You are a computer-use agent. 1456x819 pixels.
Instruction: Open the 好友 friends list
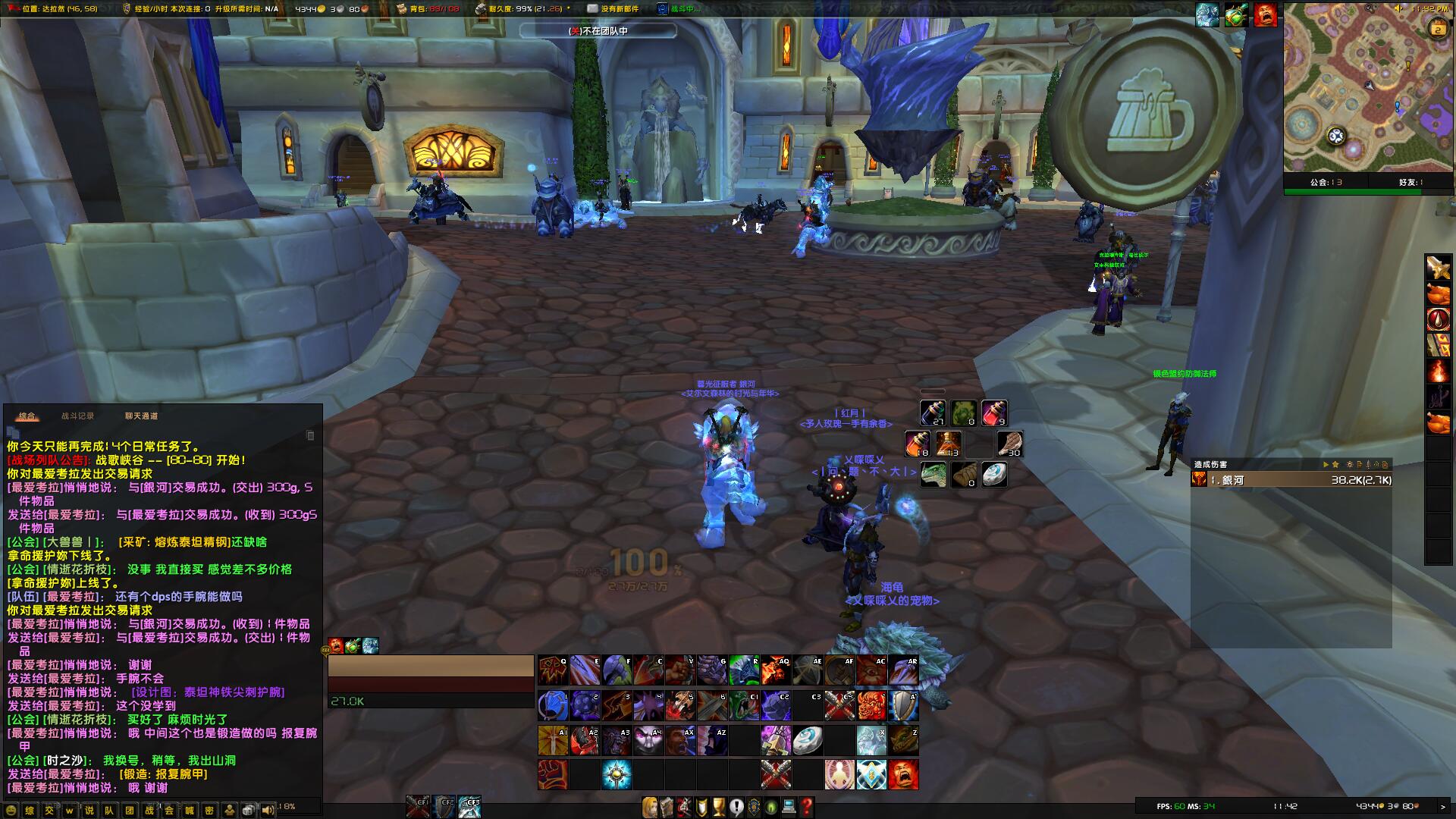coord(1410,182)
